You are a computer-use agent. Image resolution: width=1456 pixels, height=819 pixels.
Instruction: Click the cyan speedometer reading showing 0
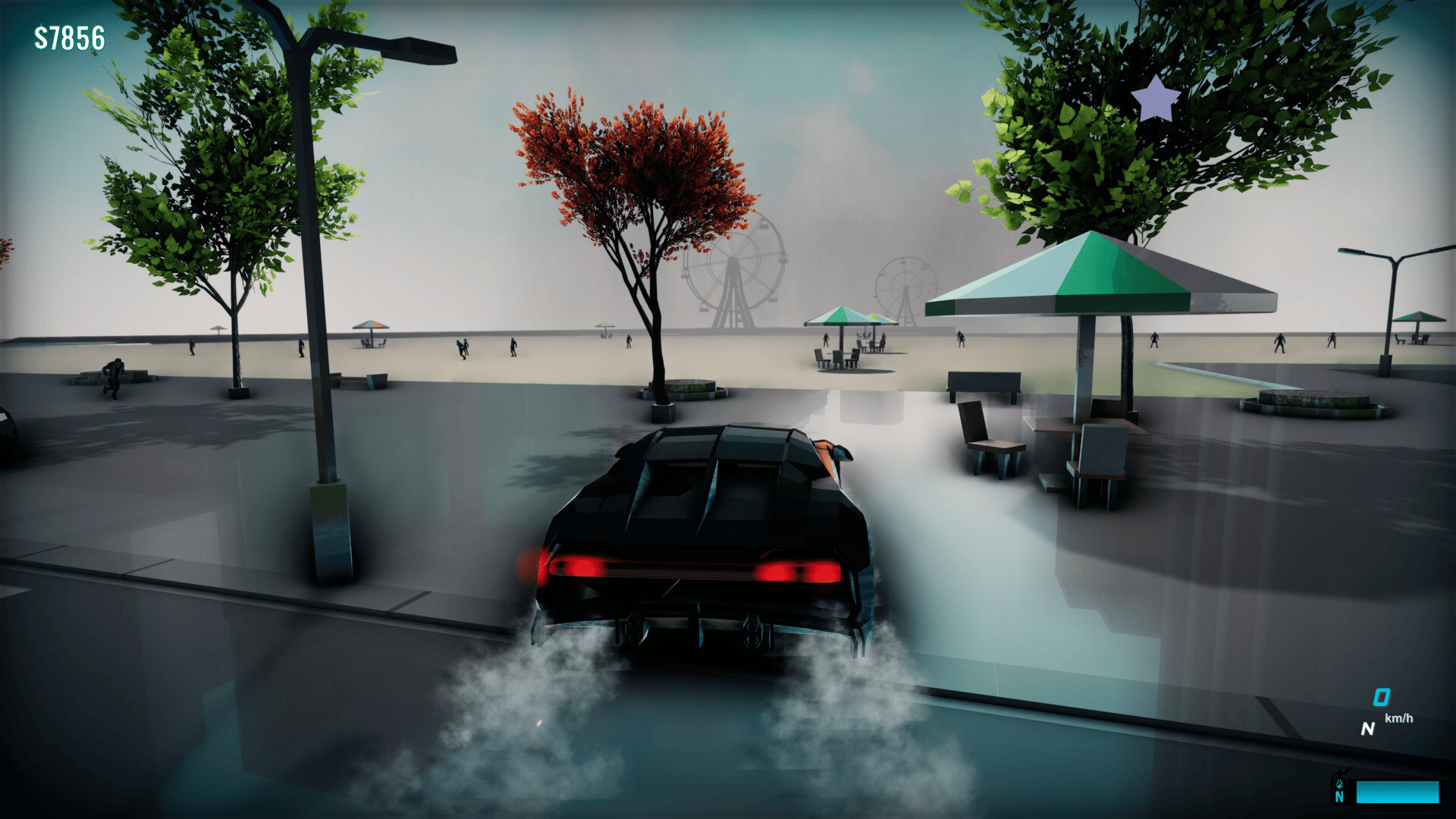coord(1381,697)
